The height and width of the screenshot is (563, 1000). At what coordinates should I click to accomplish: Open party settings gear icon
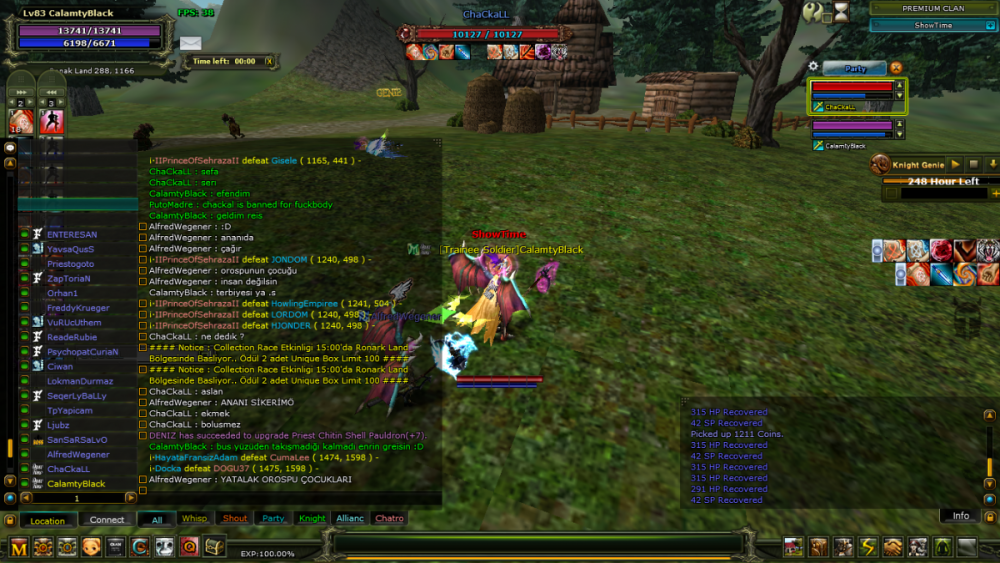pos(813,67)
